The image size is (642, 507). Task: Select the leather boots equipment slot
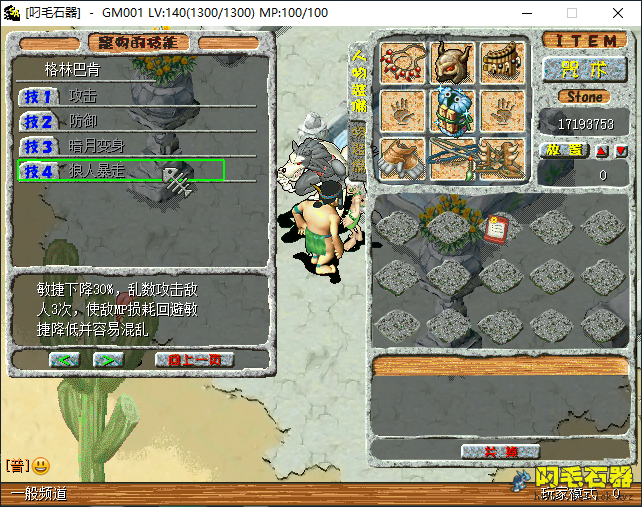[404, 158]
